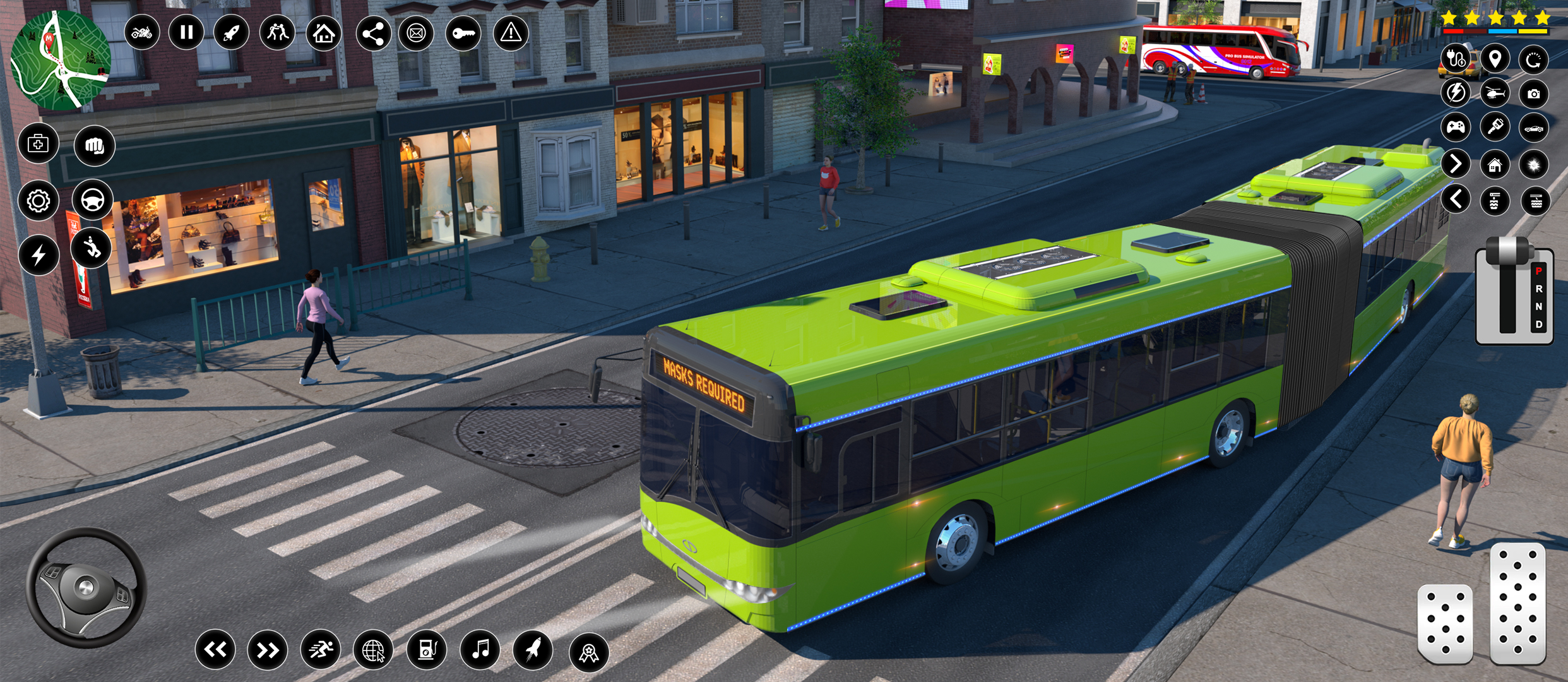Open the circular minimap
The image size is (1568, 682).
[61, 61]
